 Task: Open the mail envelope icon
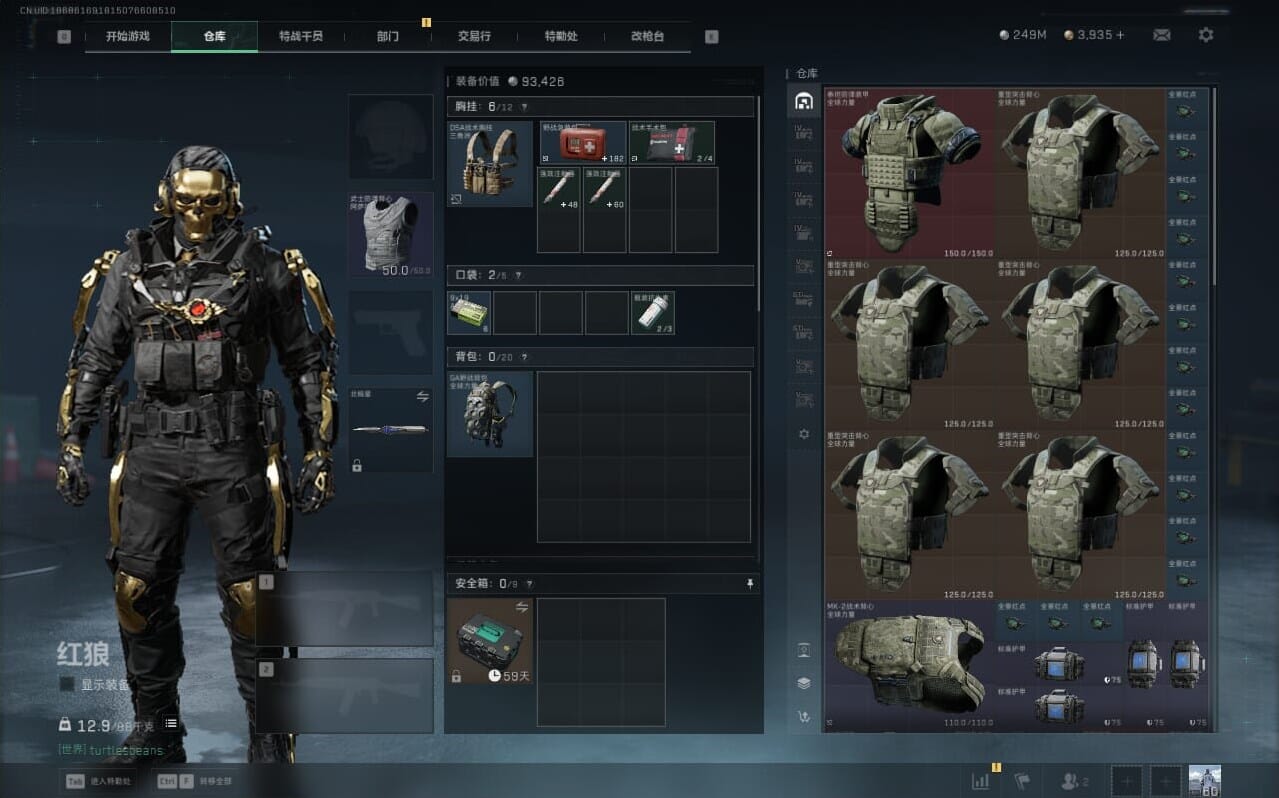coord(1161,35)
